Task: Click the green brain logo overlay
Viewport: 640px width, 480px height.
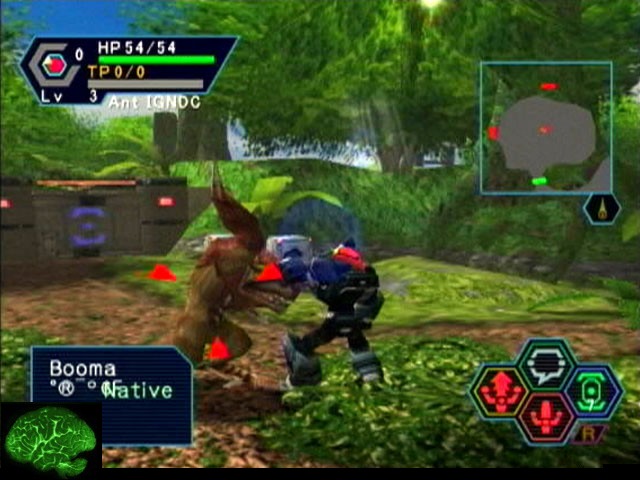Action: (50, 440)
